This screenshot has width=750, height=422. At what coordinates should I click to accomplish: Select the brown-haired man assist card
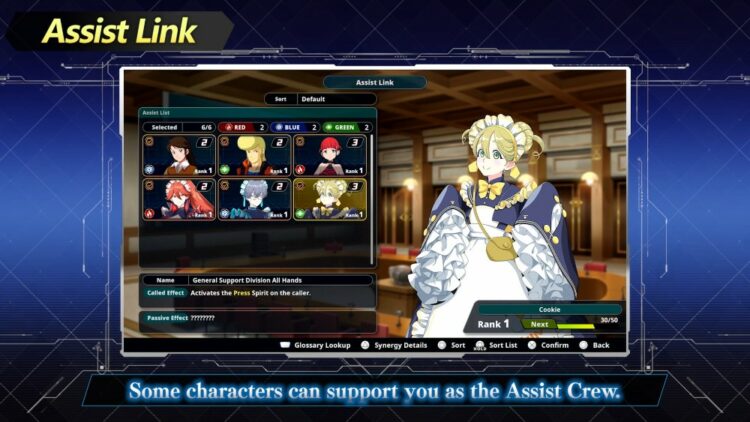[180, 156]
